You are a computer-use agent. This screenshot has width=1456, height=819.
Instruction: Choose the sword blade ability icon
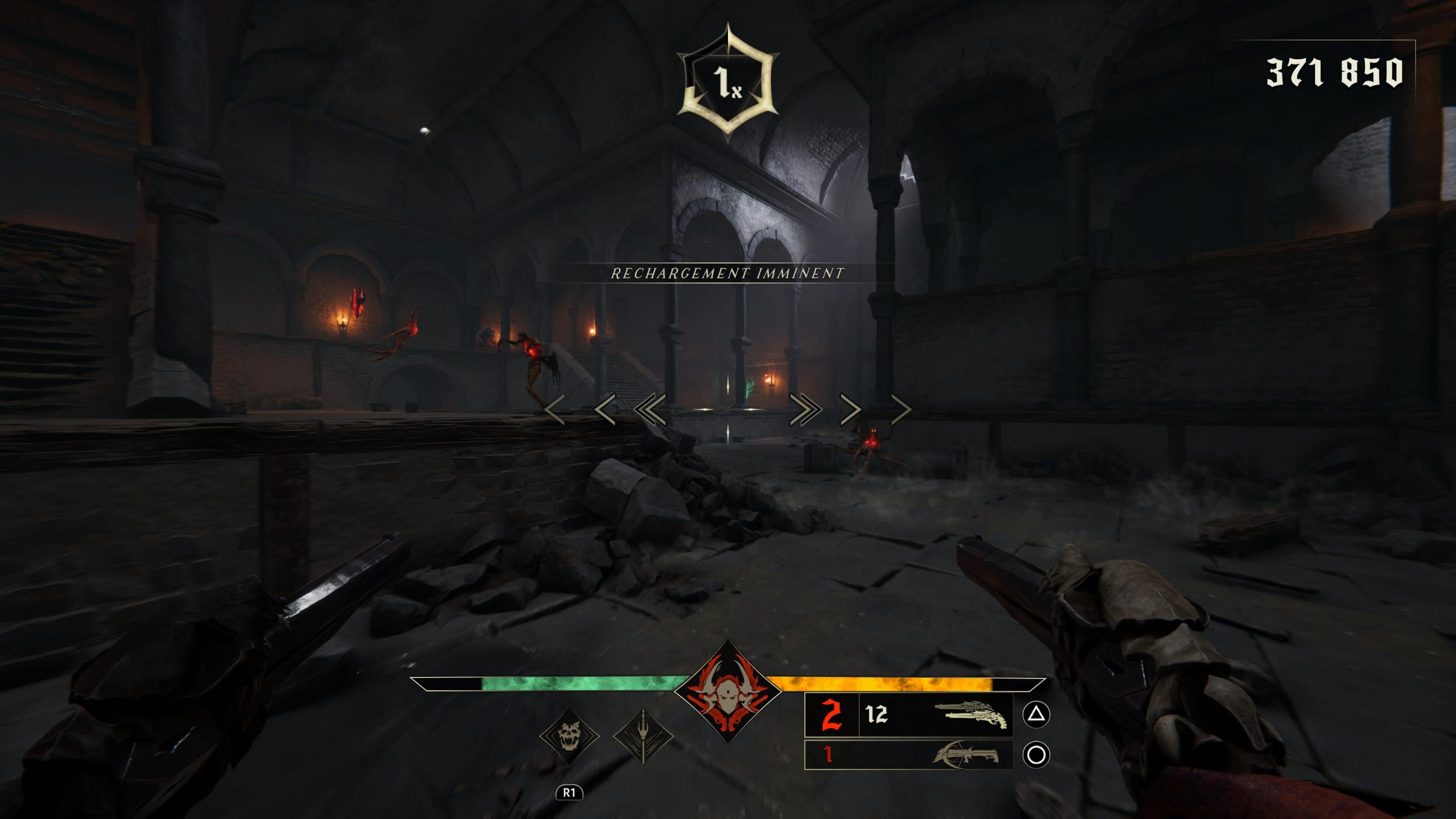coord(643,736)
